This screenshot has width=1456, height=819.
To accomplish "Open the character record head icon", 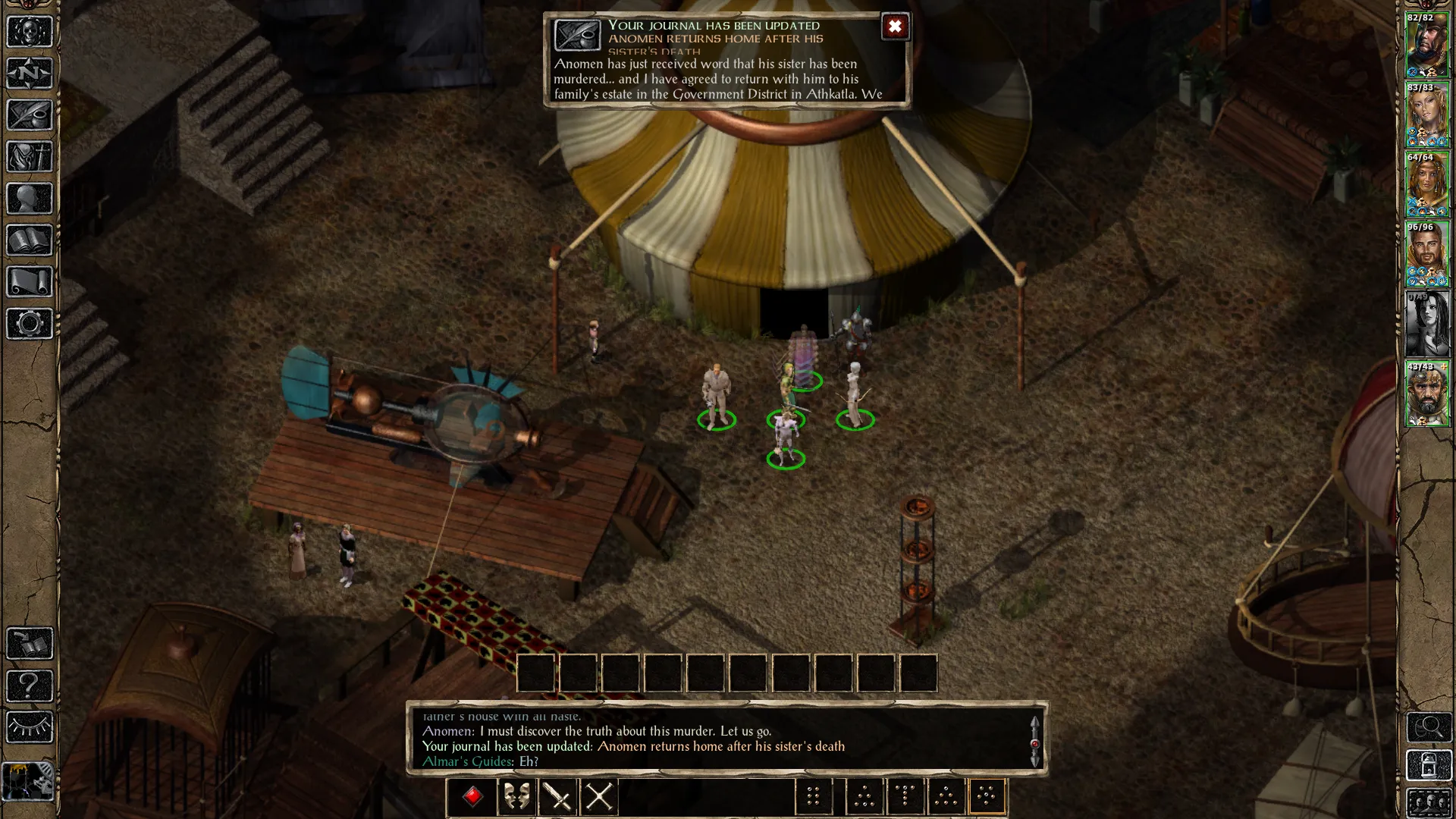I will pos(30,199).
